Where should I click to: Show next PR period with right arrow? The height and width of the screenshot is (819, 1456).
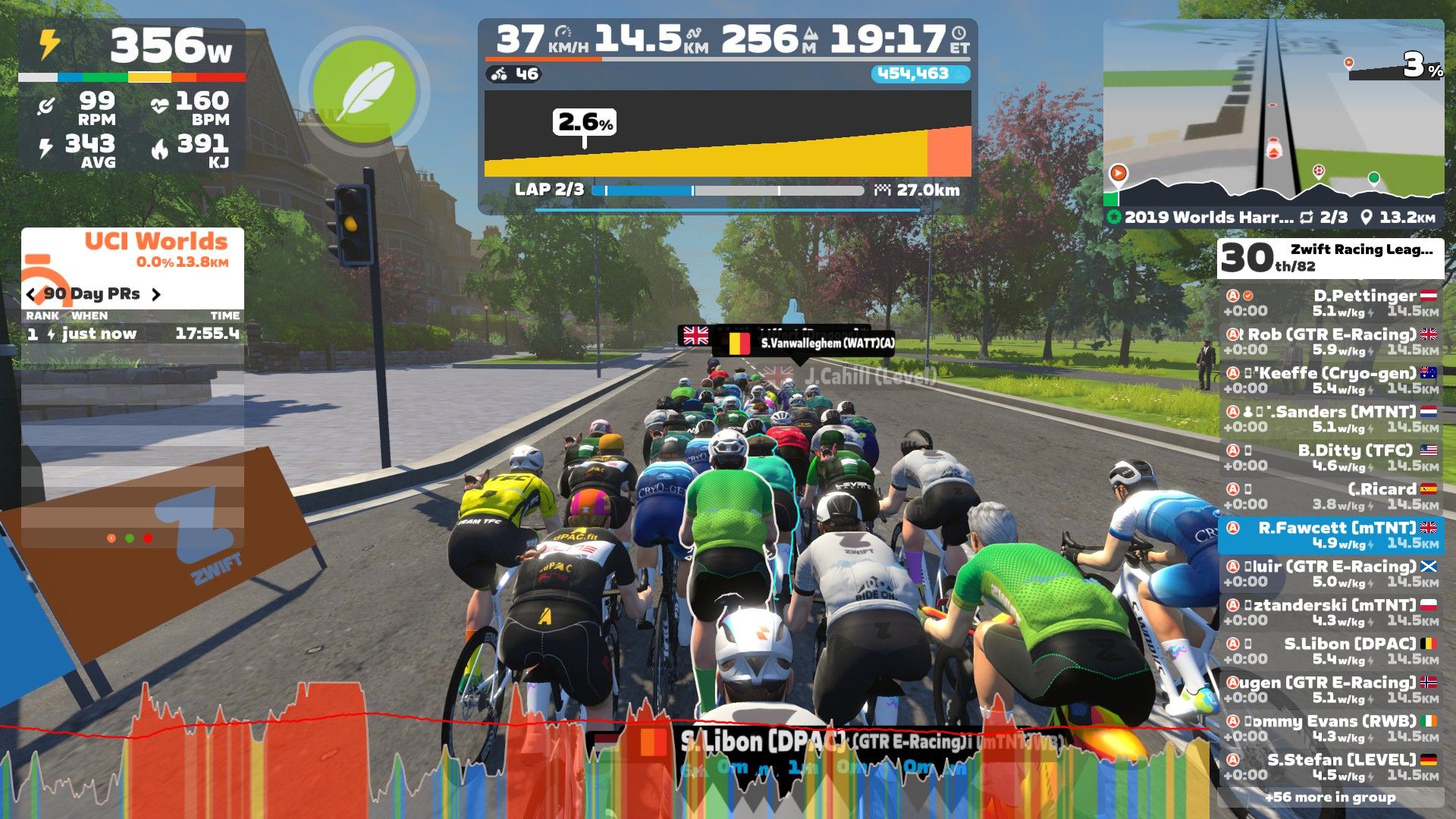point(156,294)
